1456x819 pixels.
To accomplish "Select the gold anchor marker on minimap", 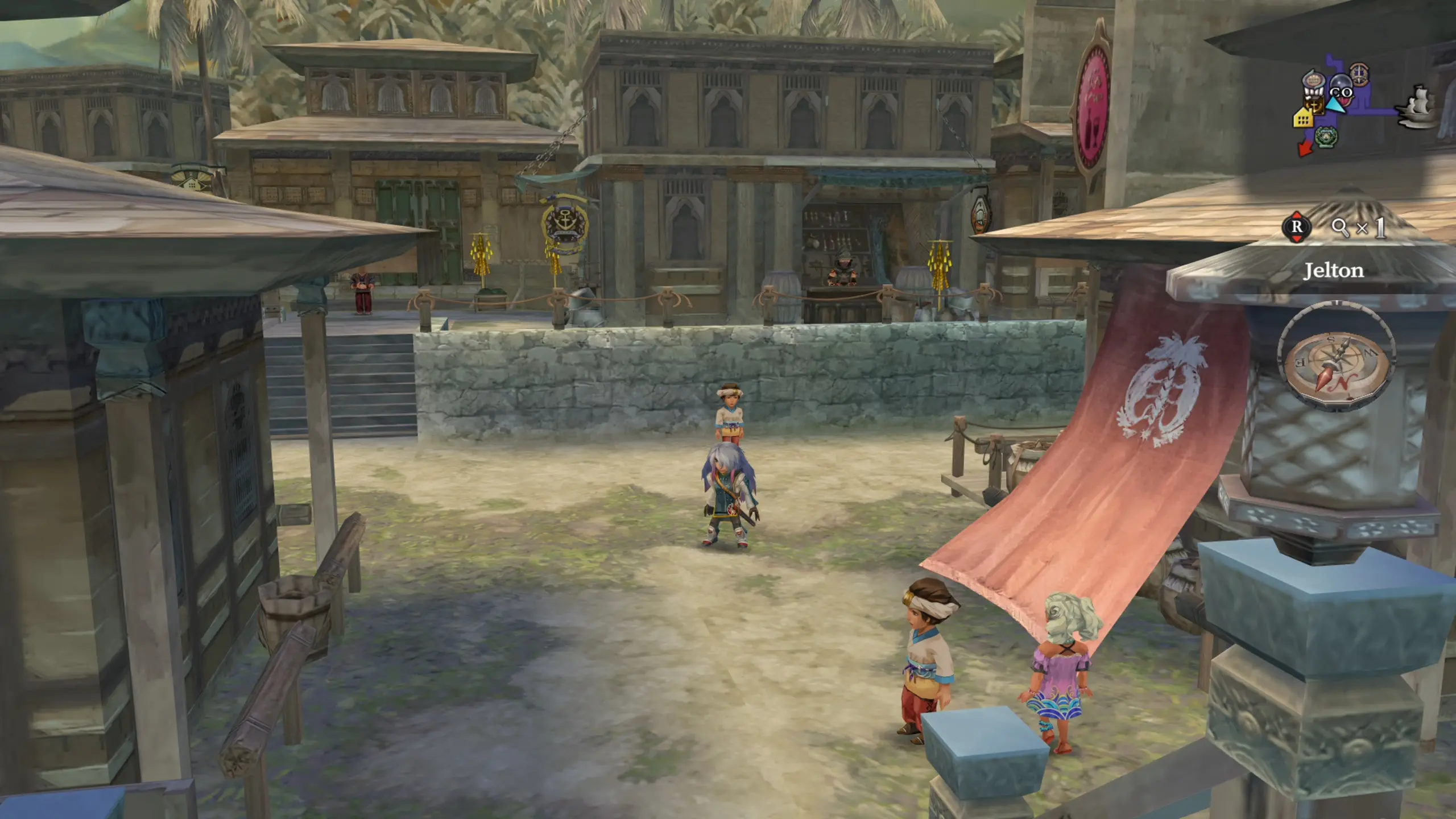I will [1314, 105].
